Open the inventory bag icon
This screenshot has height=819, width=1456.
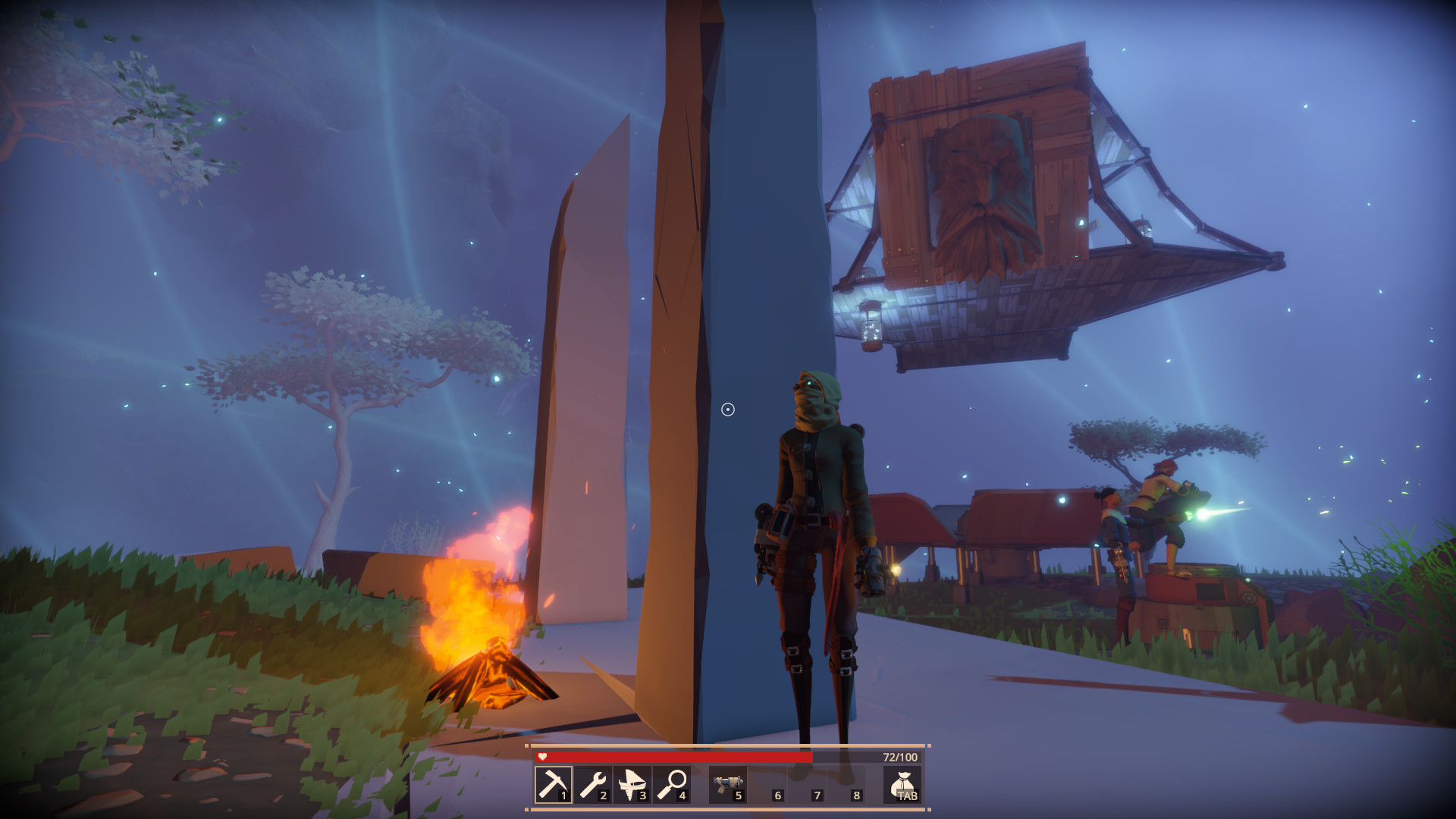tap(902, 784)
